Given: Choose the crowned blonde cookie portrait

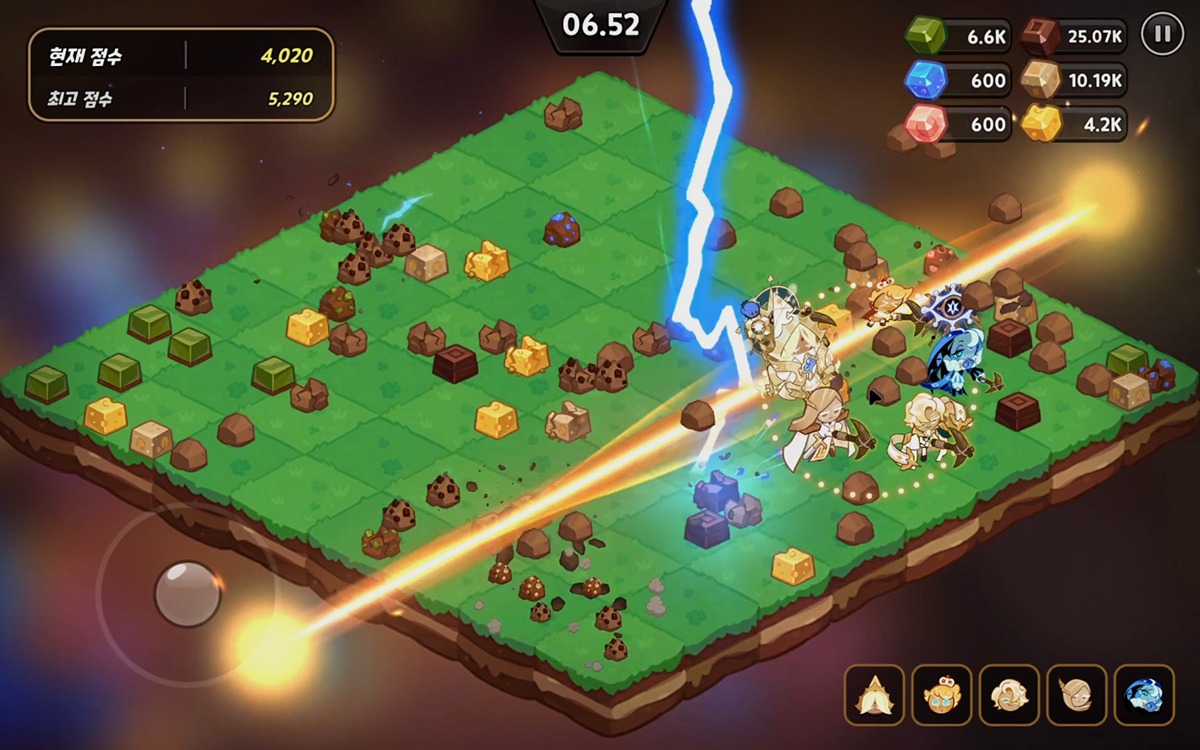Looking at the screenshot, I should [941, 695].
